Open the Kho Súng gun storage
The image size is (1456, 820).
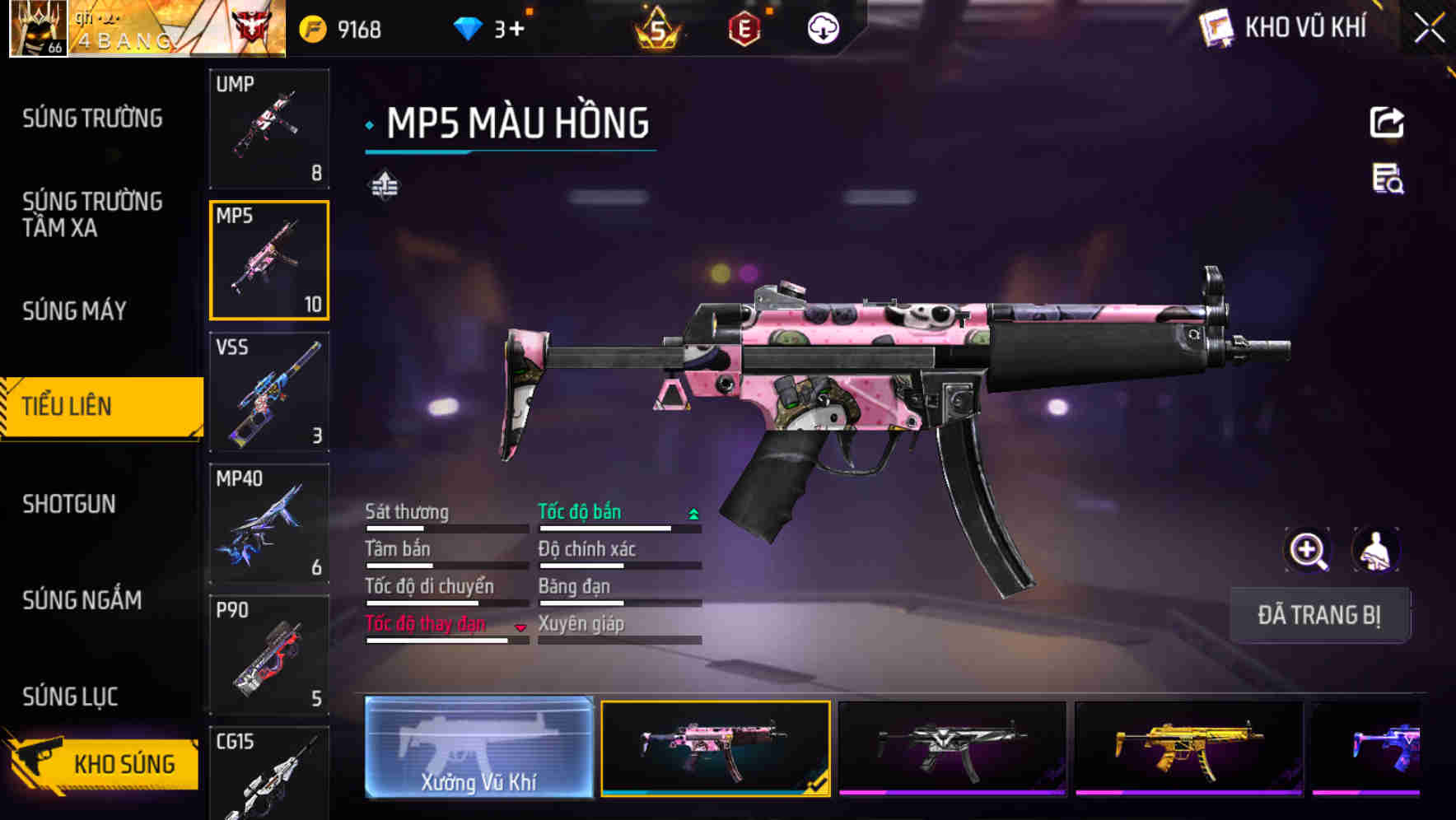tap(103, 764)
